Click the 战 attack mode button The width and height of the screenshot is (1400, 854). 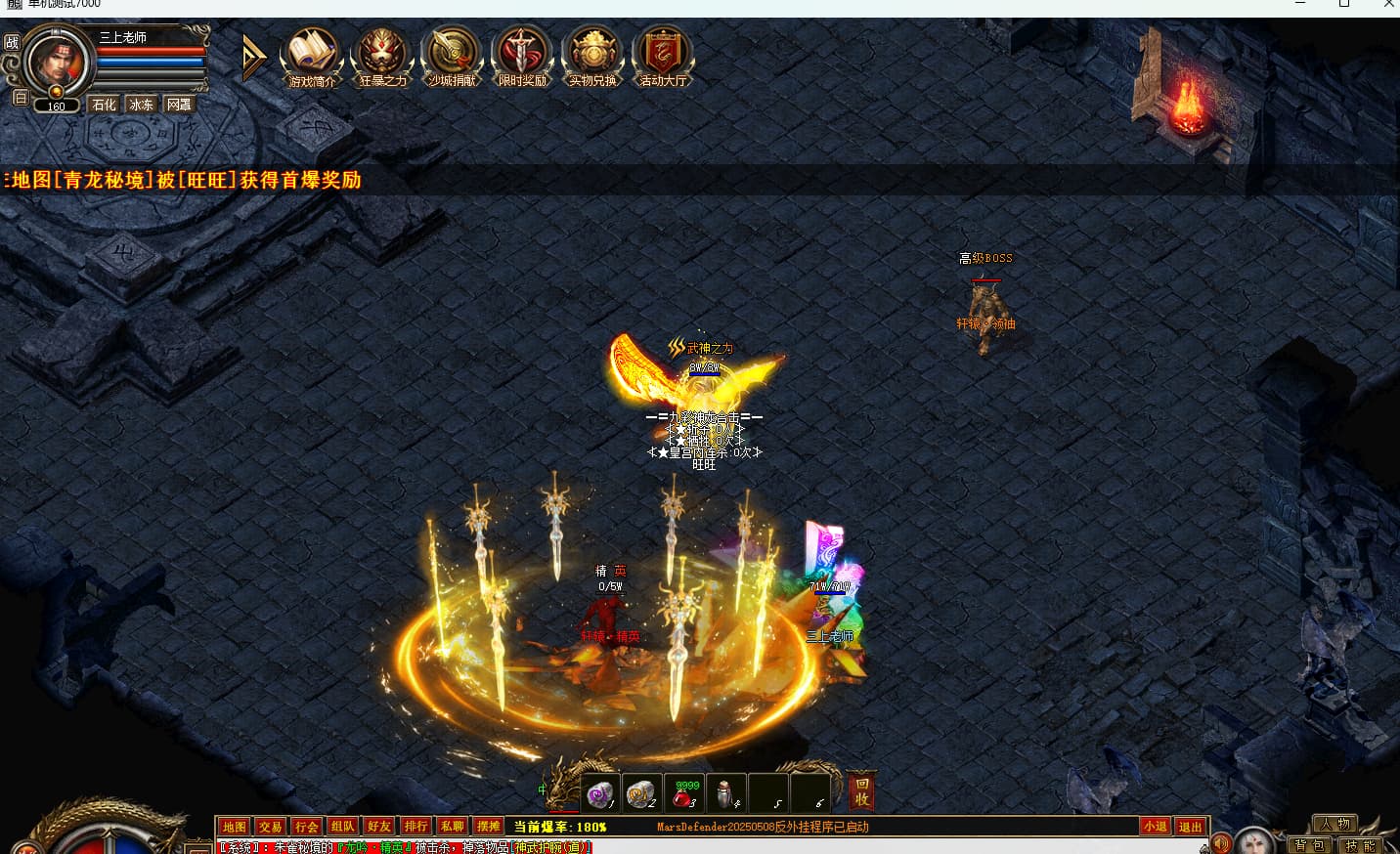click(12, 42)
